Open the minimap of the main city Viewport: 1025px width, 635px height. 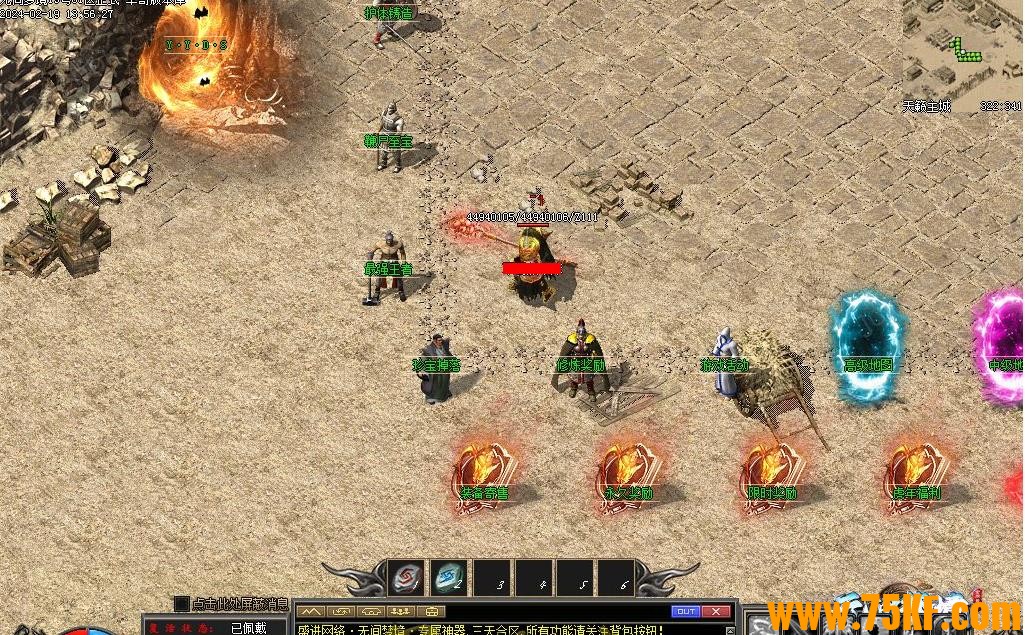[x=962, y=48]
